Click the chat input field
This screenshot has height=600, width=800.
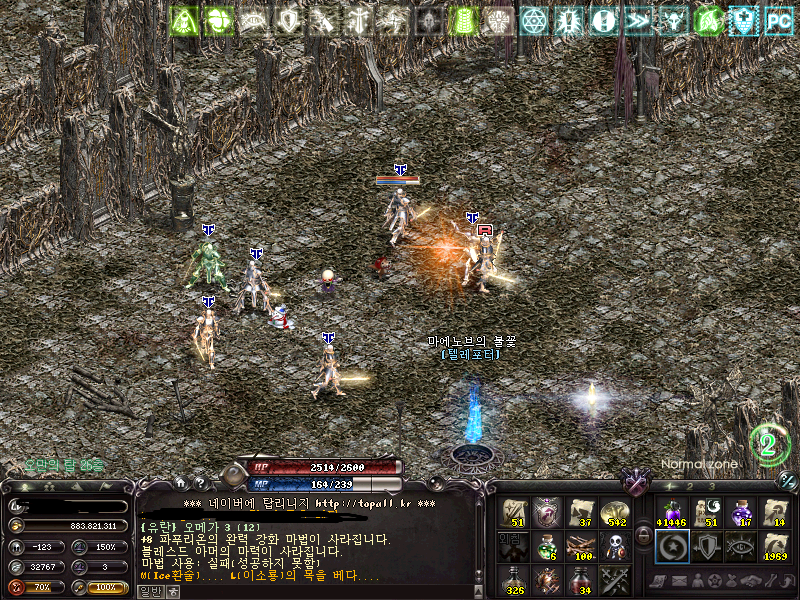pyautogui.click(x=310, y=592)
